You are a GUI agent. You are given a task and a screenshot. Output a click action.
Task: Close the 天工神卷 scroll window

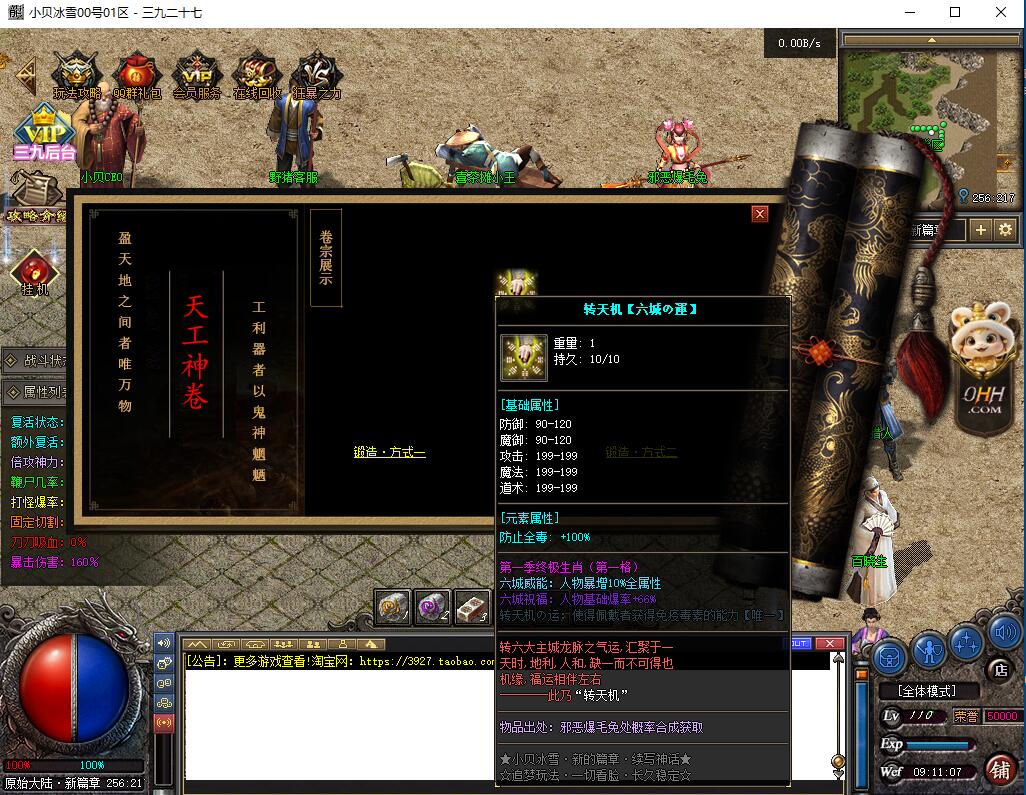point(760,214)
